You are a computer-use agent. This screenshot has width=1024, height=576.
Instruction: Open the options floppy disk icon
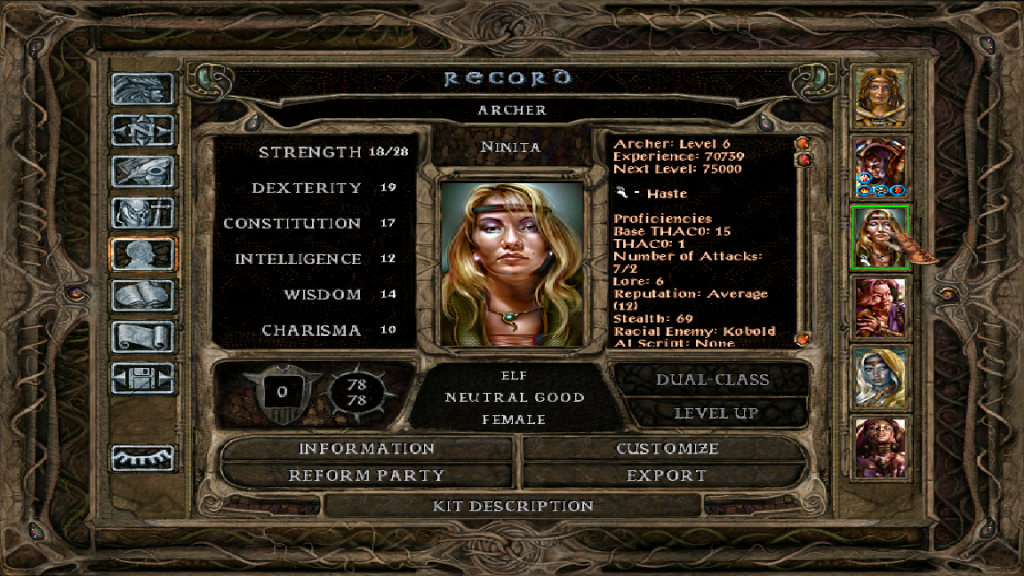click(142, 378)
